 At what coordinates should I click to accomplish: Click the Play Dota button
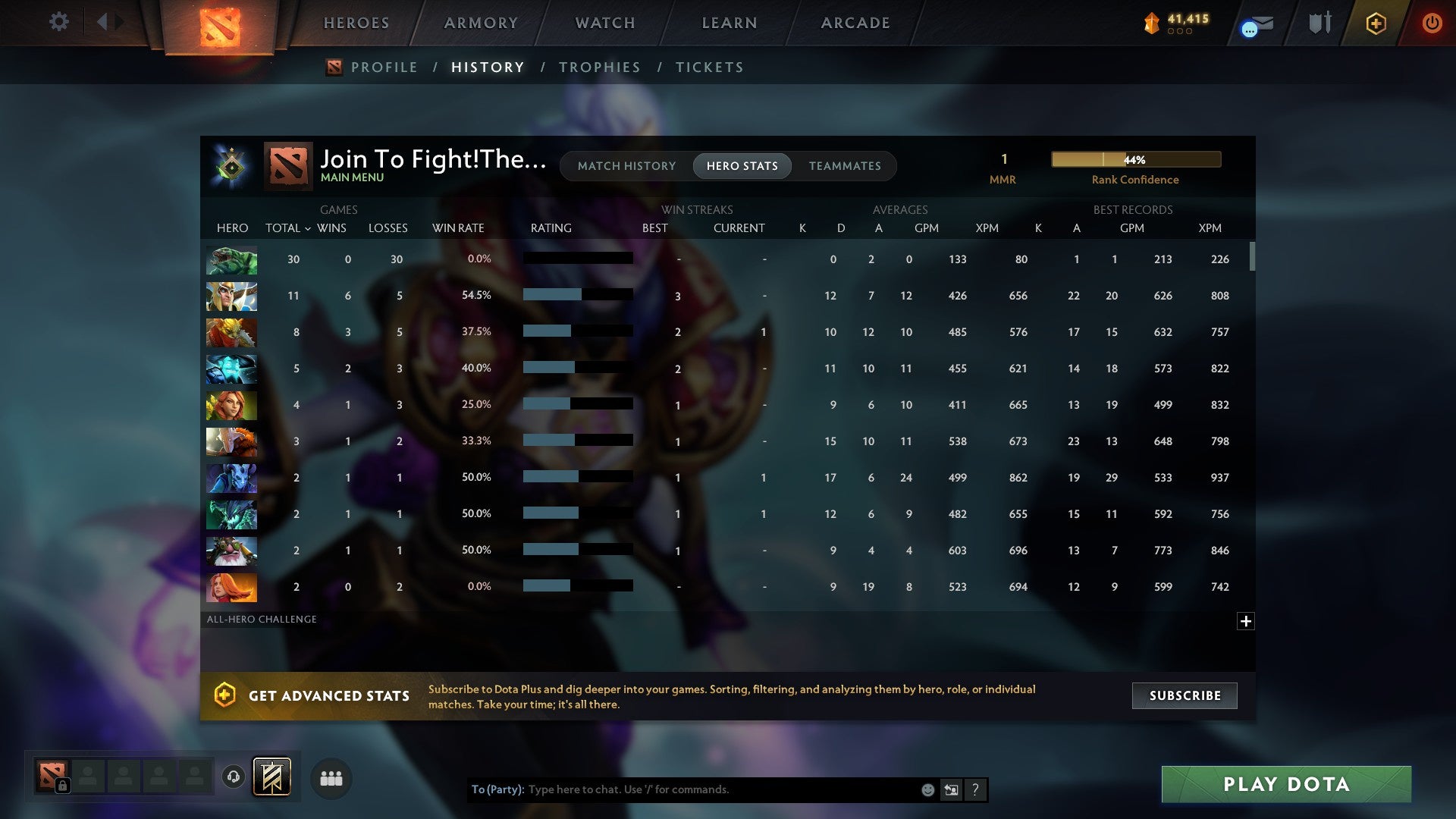click(x=1285, y=785)
